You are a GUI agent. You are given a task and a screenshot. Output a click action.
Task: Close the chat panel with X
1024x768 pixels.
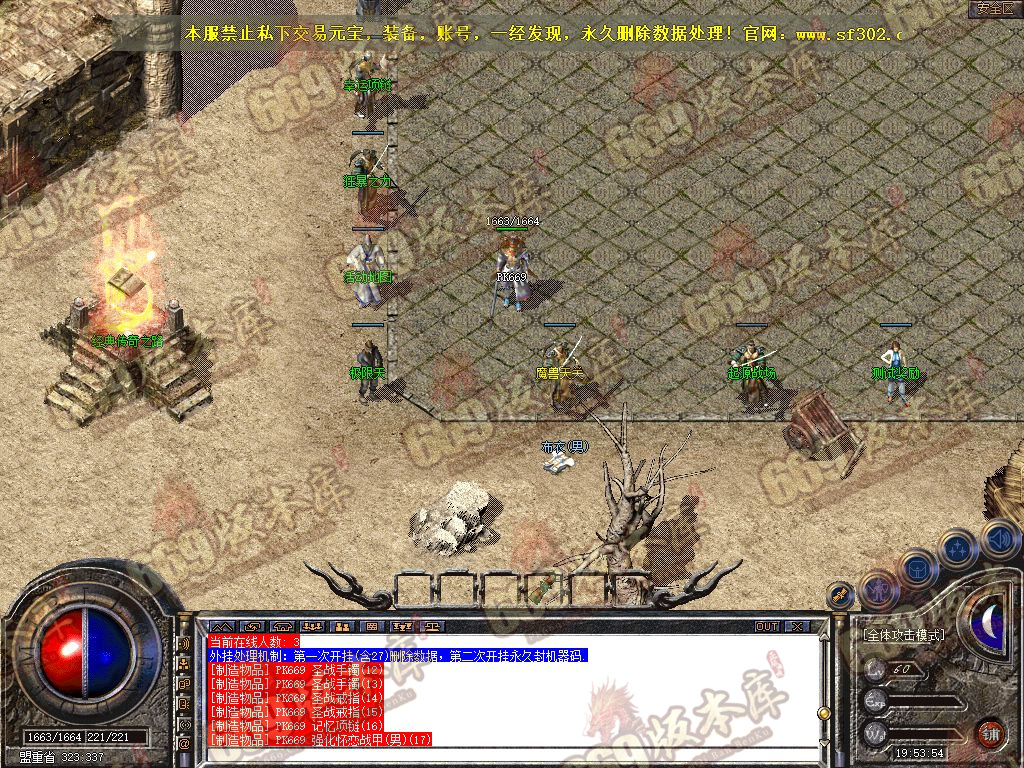[x=796, y=626]
